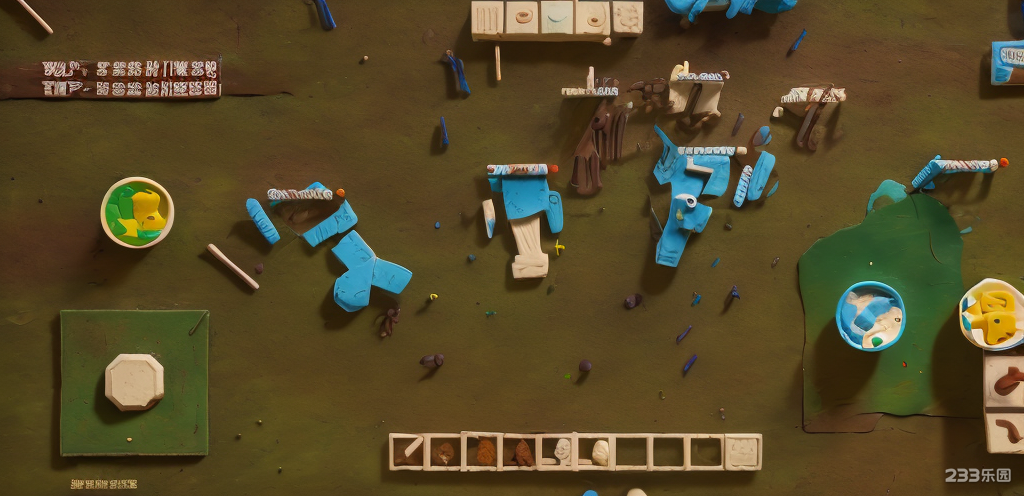The image size is (1024, 496).
Task: Select the top tile with vertical lines
Action: [487, 19]
